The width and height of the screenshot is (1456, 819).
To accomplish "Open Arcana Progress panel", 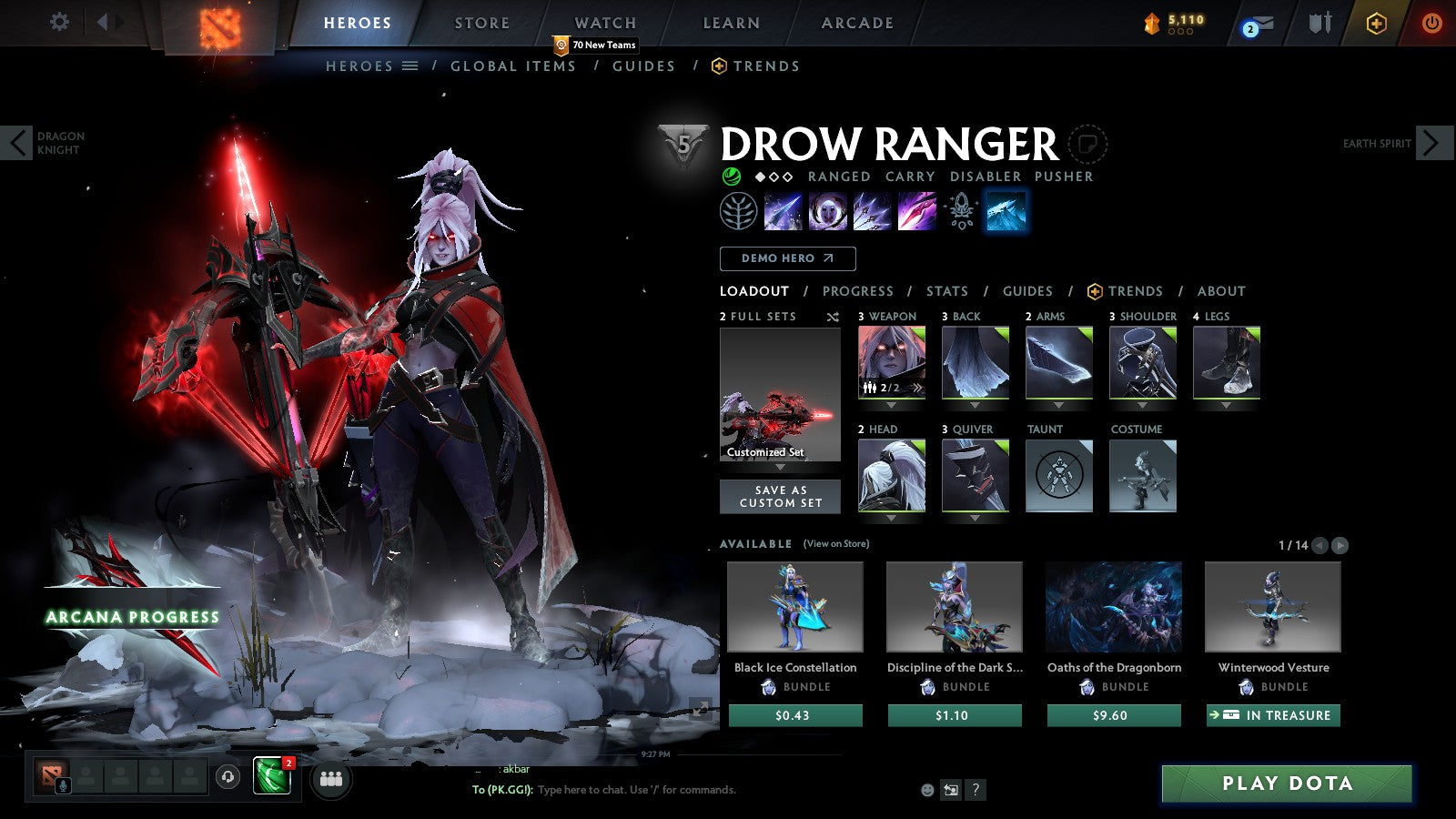I will tap(133, 617).
